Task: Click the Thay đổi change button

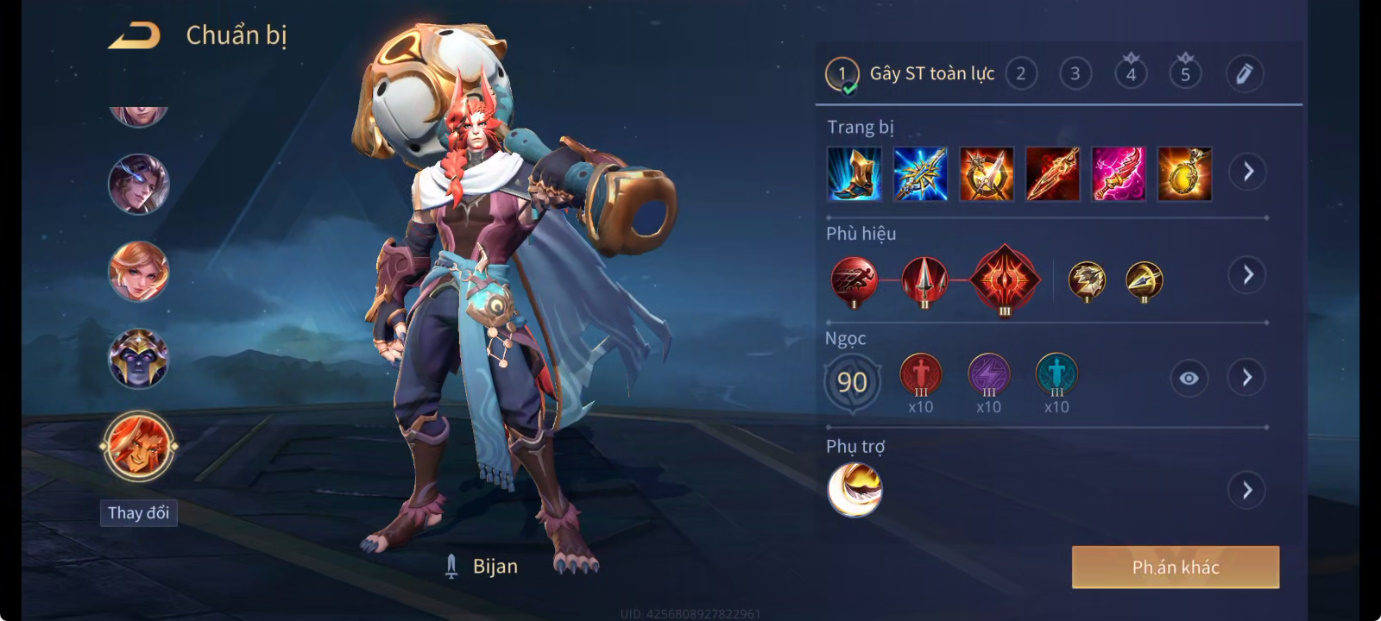Action: (x=139, y=513)
